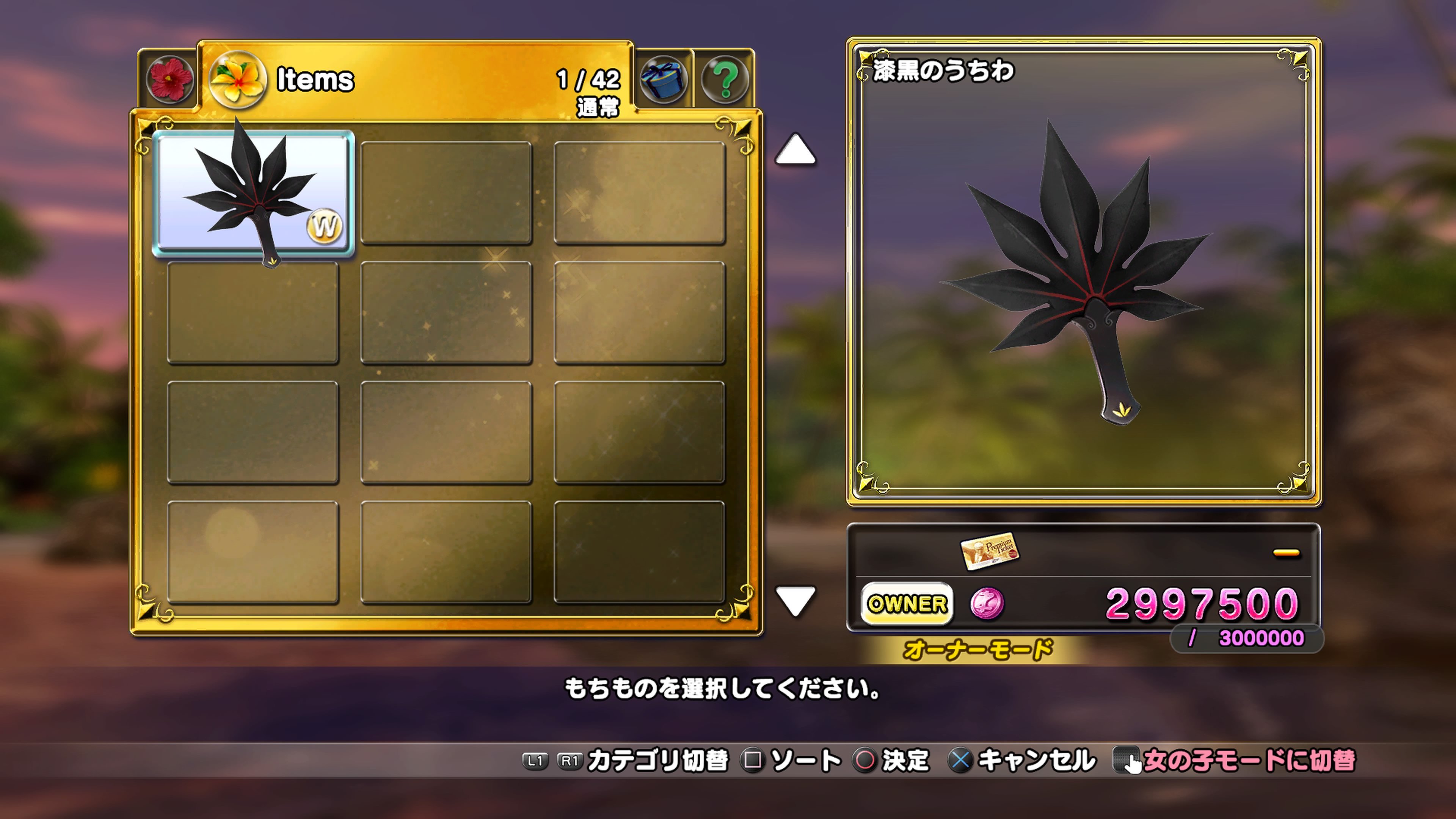The image size is (1456, 819).
Task: Open the green question mark tab
Action: click(725, 80)
